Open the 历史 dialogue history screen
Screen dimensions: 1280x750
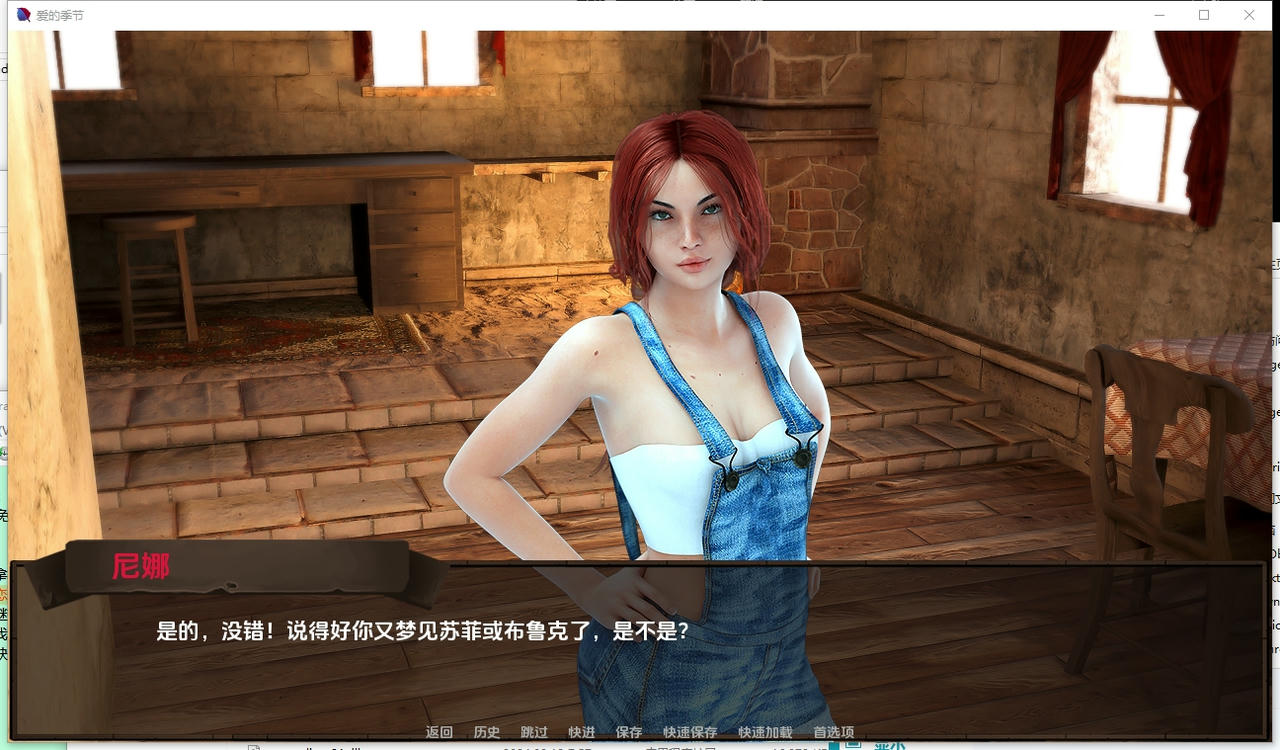(487, 732)
